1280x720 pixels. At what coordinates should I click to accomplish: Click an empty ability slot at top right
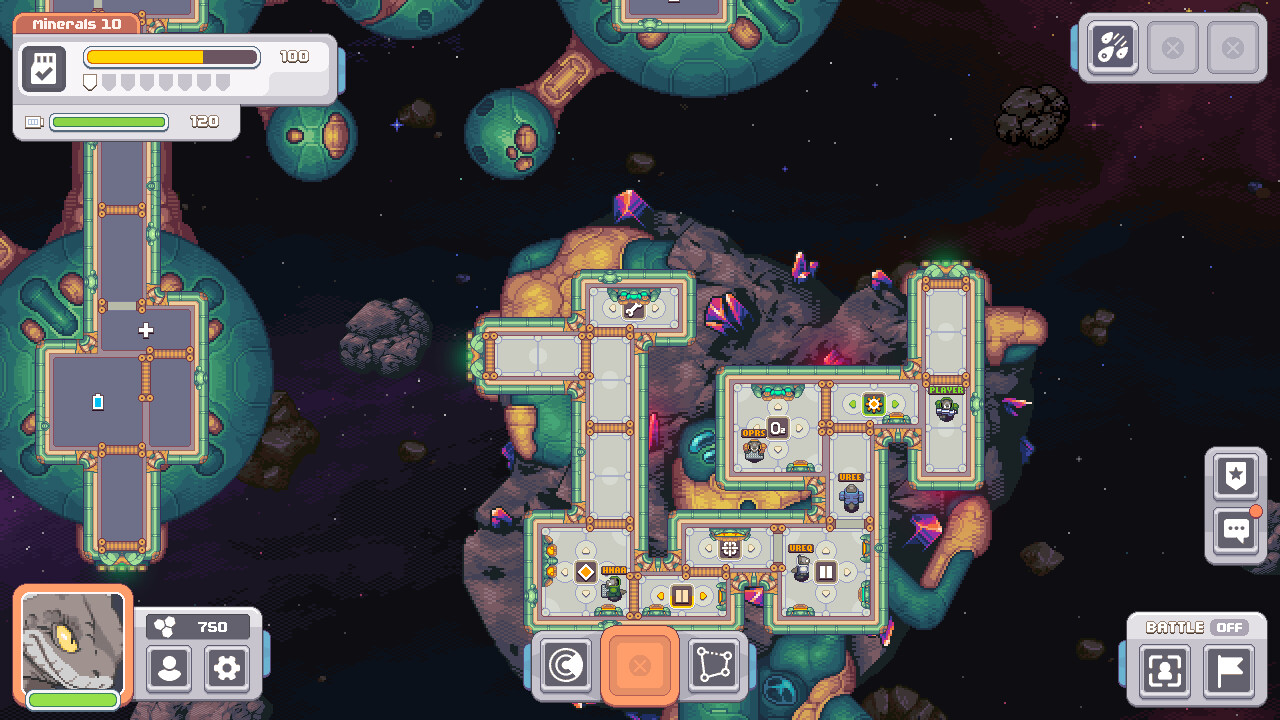1173,46
